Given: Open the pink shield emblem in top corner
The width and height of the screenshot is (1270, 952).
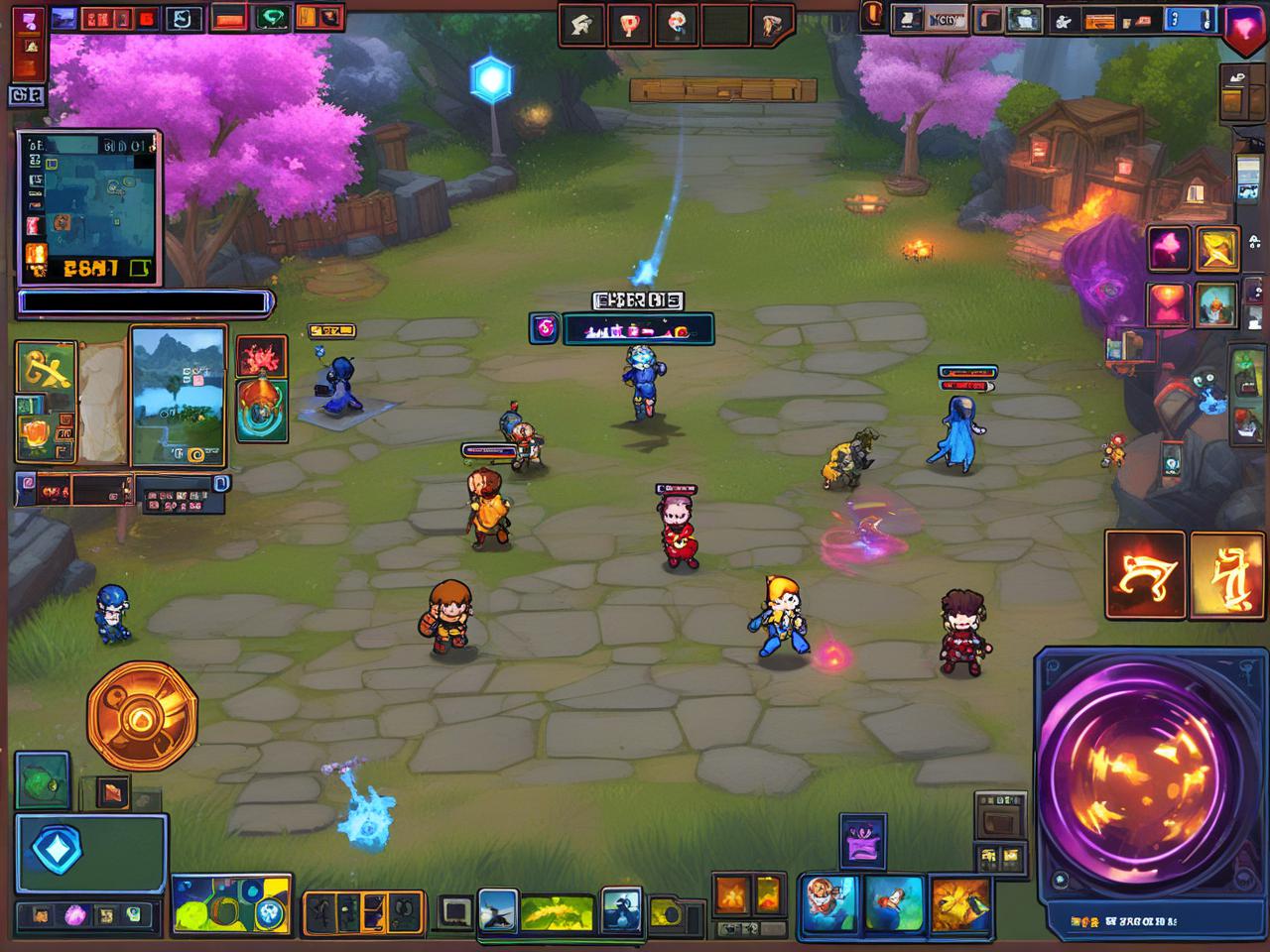Looking at the screenshot, I should [x=1245, y=27].
